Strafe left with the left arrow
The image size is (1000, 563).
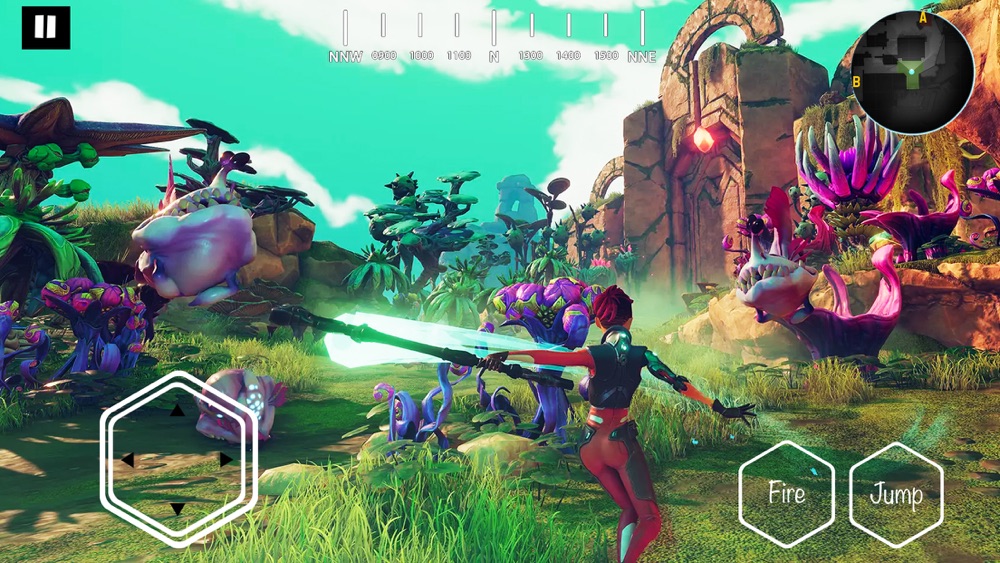click(128, 460)
